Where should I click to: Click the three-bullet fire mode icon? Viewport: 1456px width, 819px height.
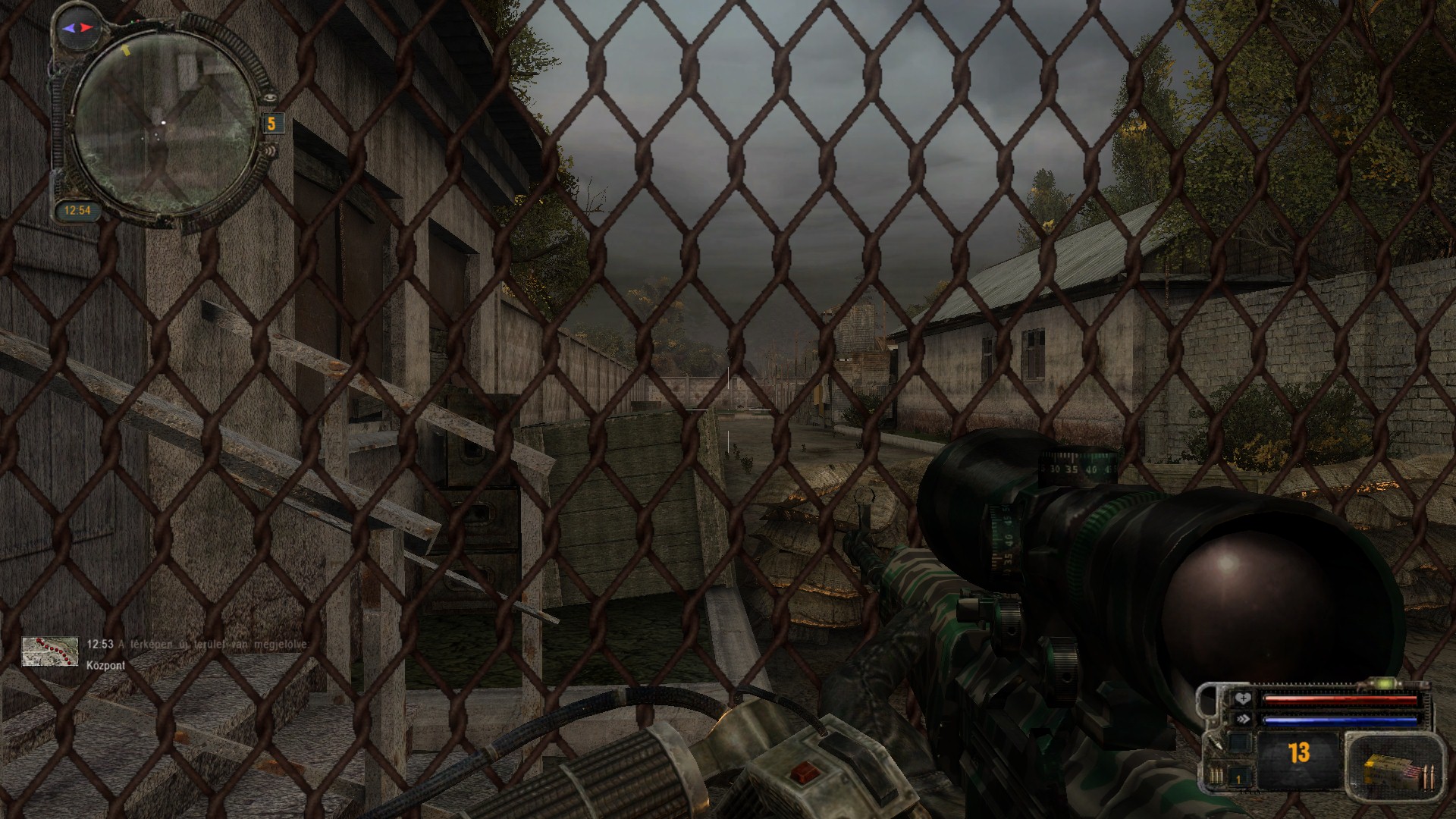(1216, 776)
